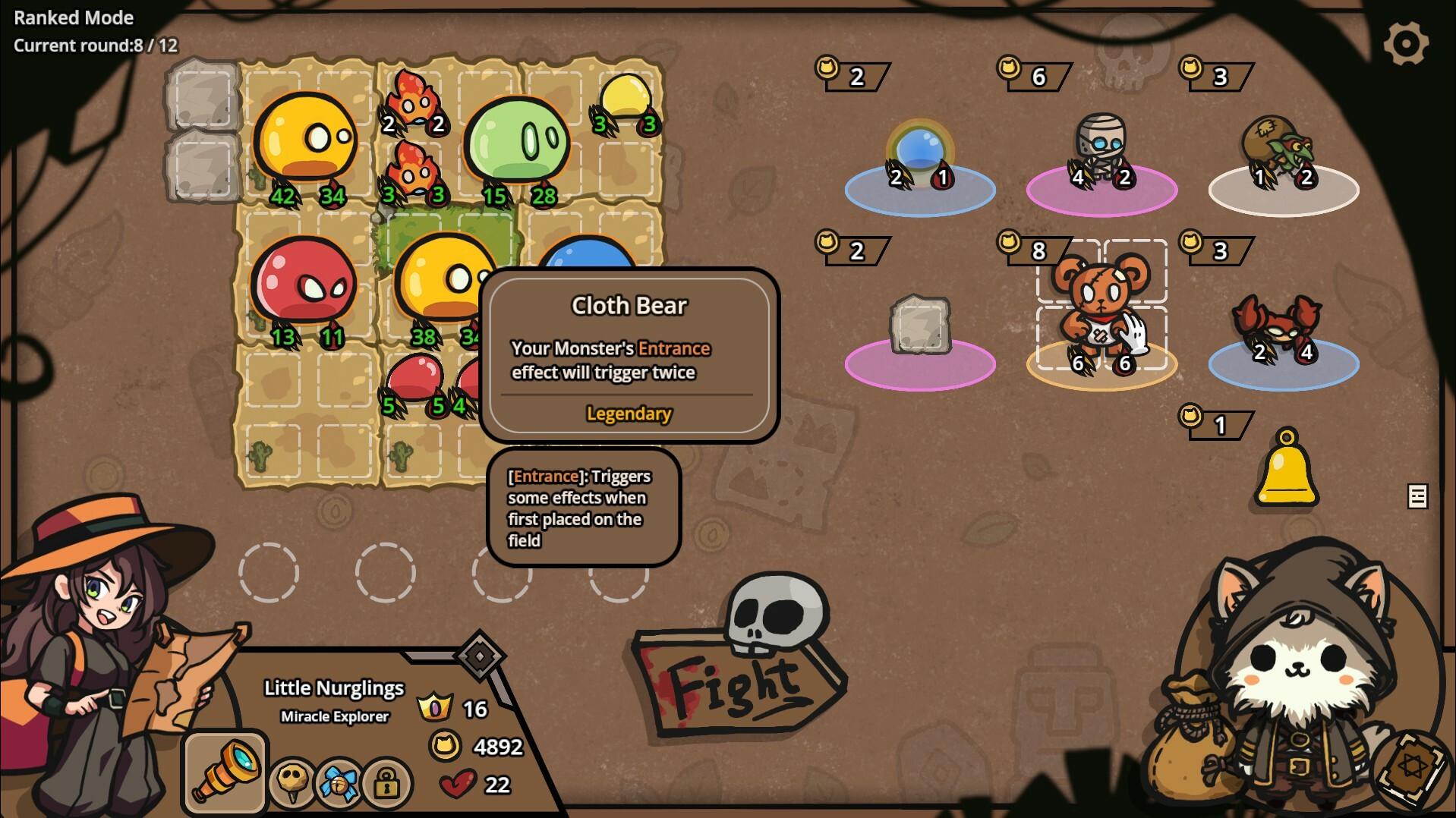Open the settings gear in the top corner
This screenshot has width=1456, height=818.
pos(1405,42)
